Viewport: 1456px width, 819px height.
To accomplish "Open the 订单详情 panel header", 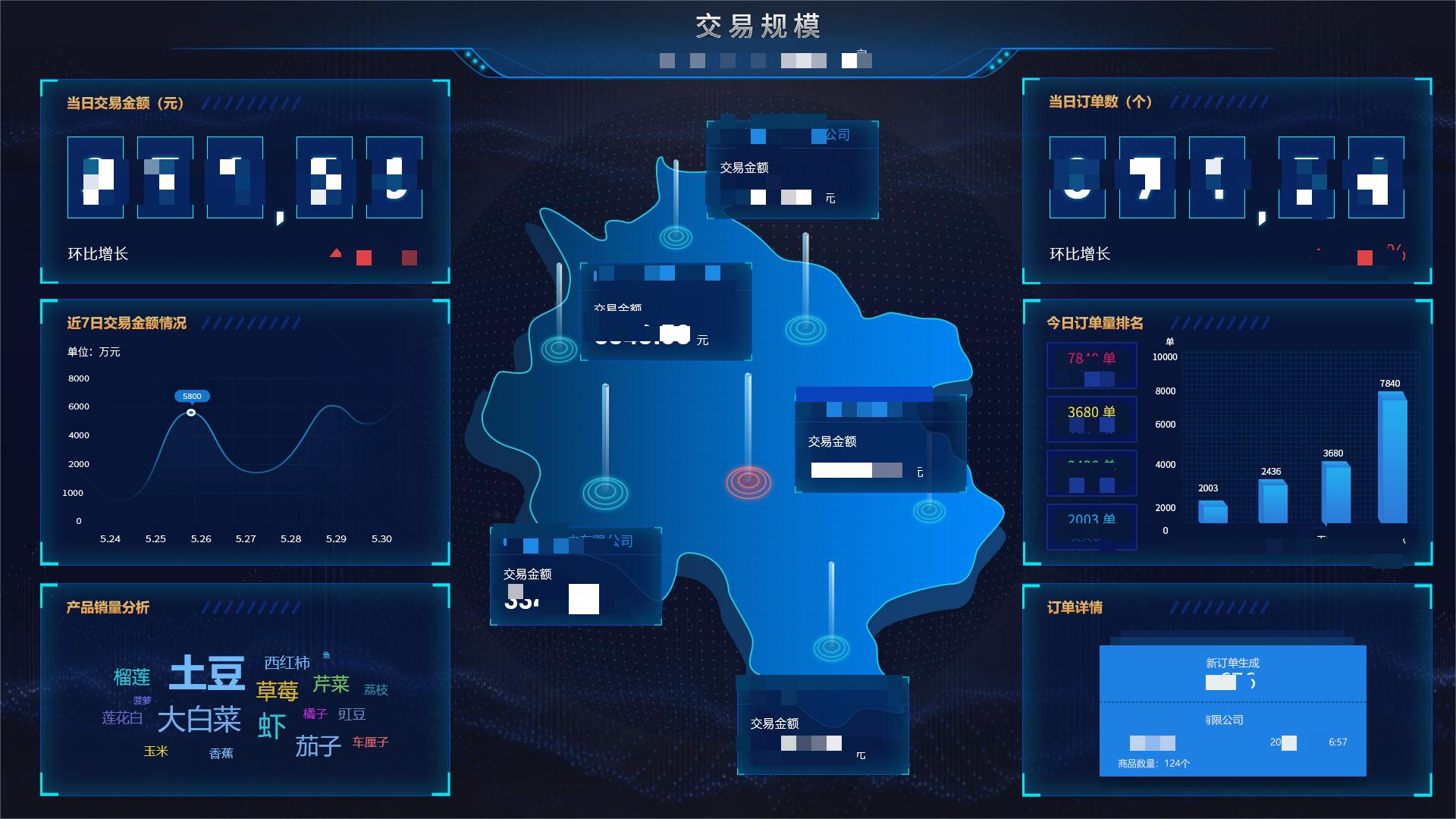I will (x=1073, y=608).
